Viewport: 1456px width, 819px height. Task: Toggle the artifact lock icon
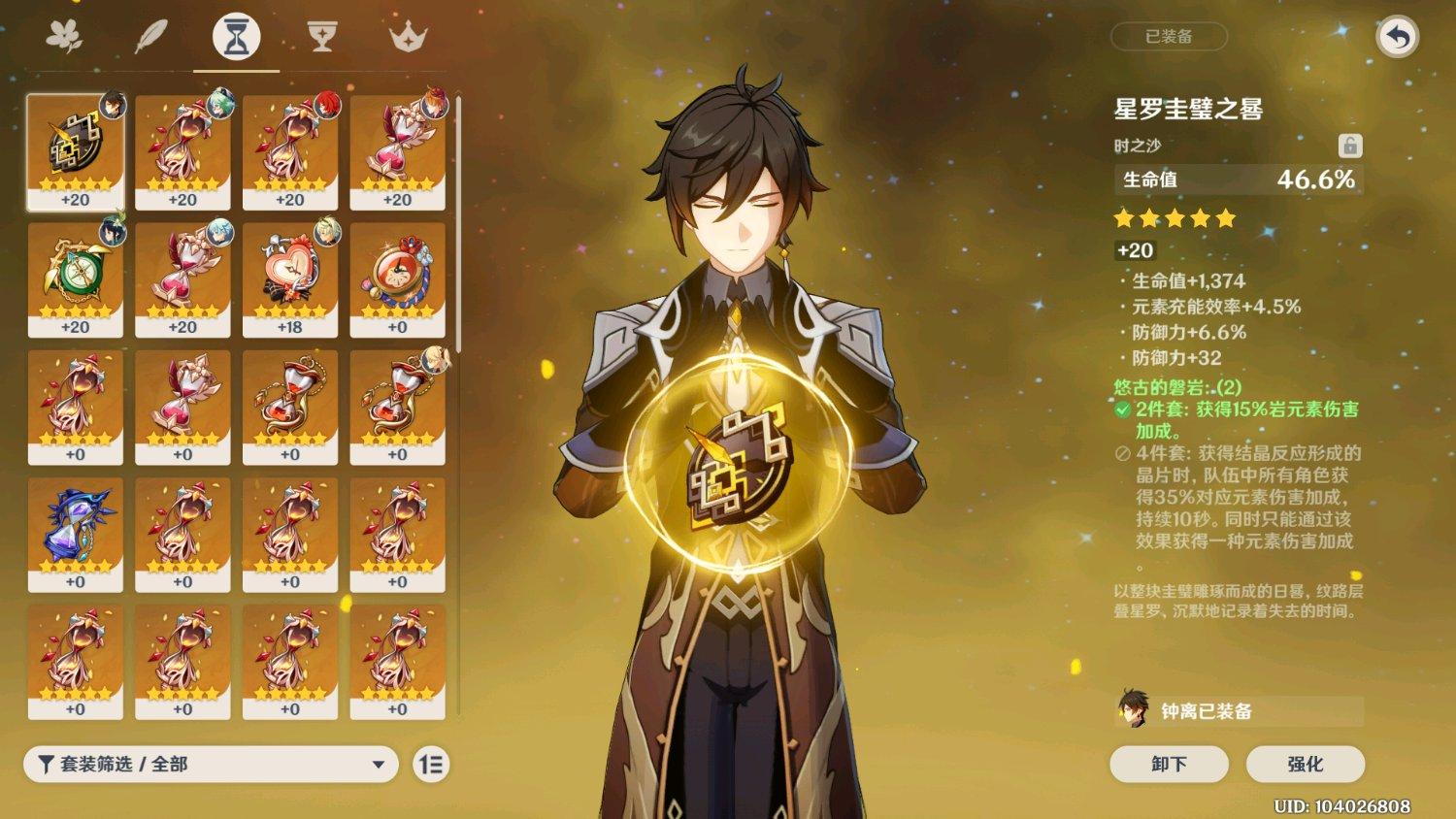pos(1349,146)
